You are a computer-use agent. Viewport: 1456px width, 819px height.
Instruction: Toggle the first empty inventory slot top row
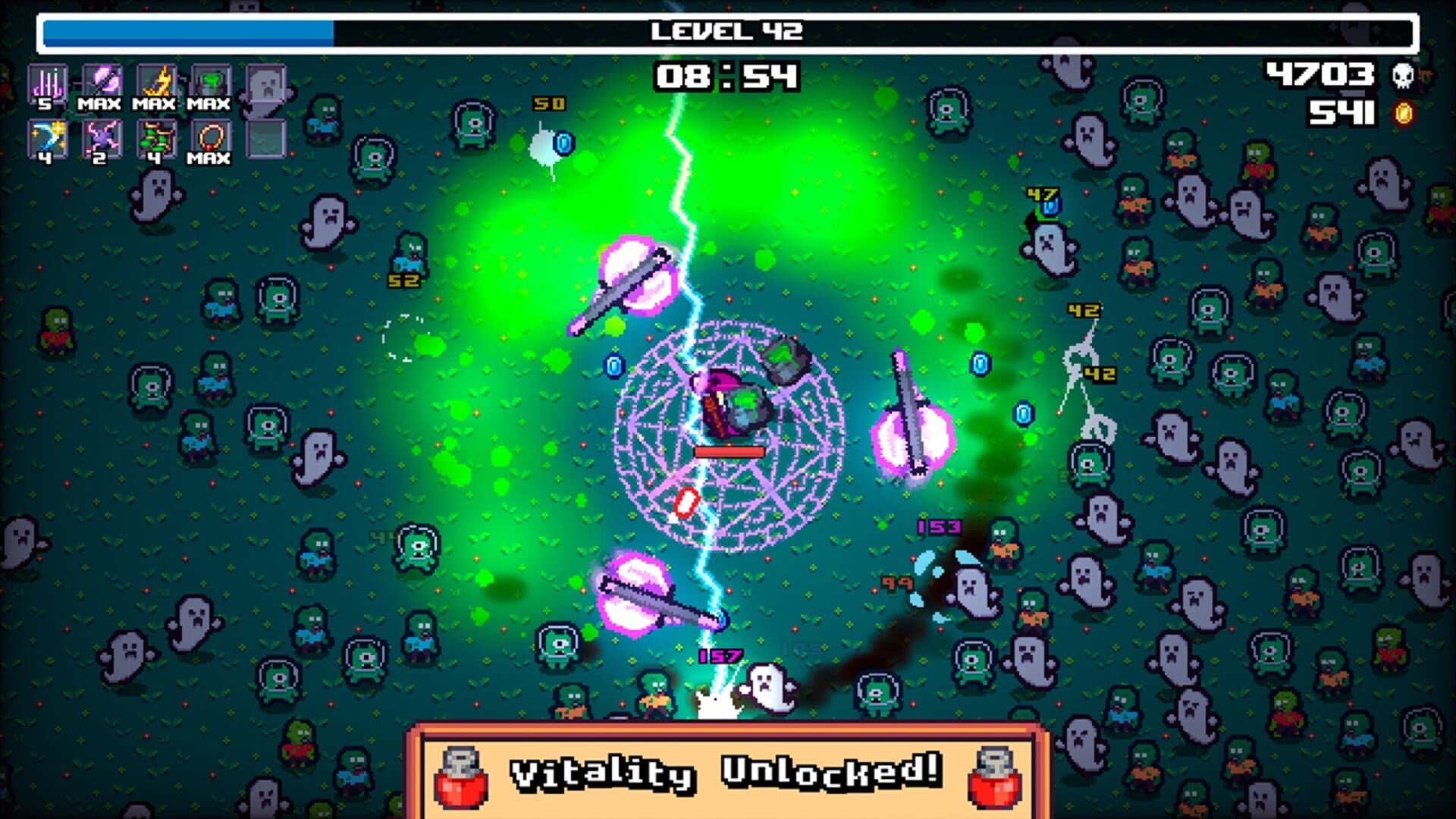pyautogui.click(x=265, y=83)
